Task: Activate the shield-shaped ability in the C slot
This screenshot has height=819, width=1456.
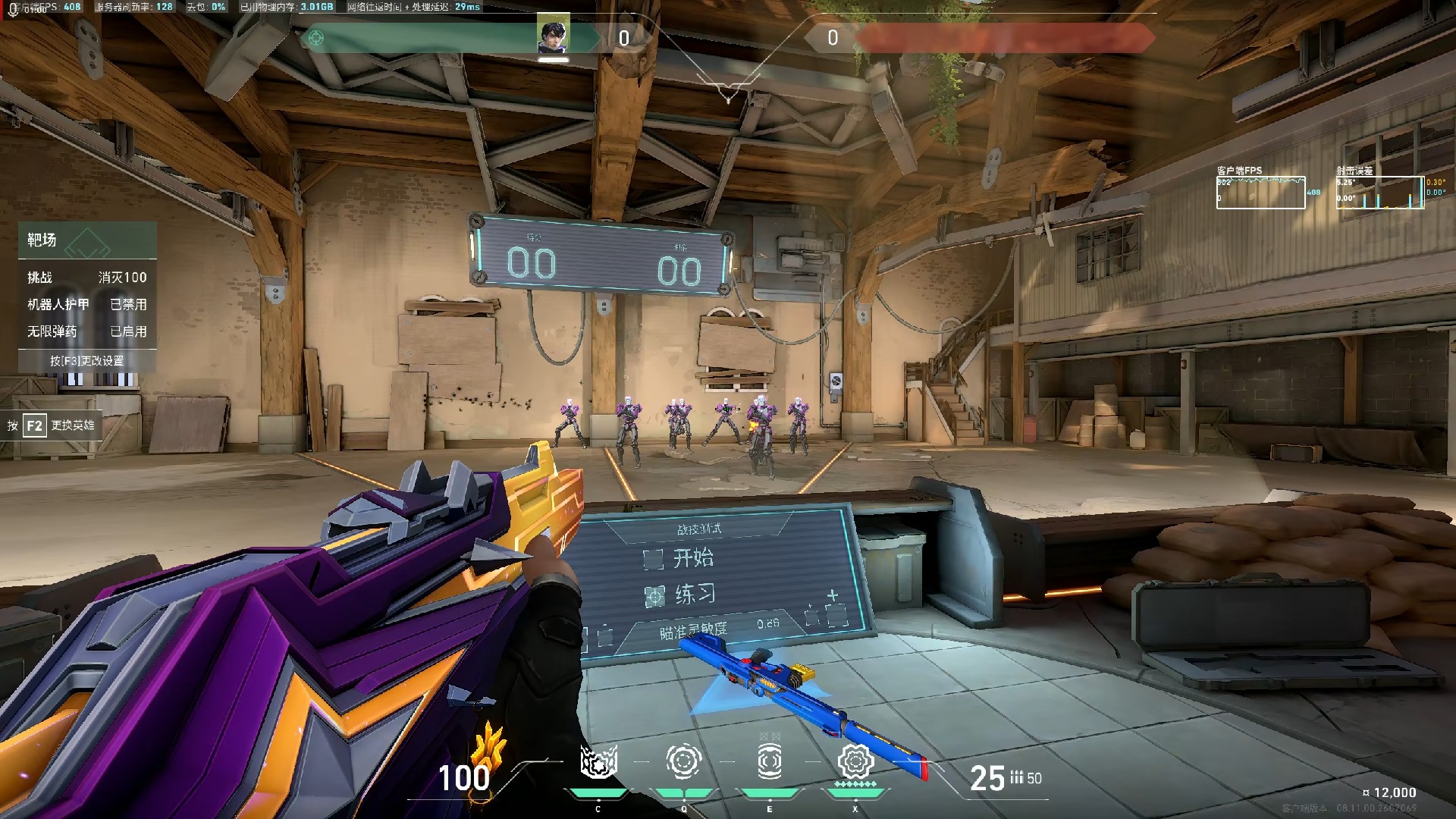Action: (x=598, y=761)
